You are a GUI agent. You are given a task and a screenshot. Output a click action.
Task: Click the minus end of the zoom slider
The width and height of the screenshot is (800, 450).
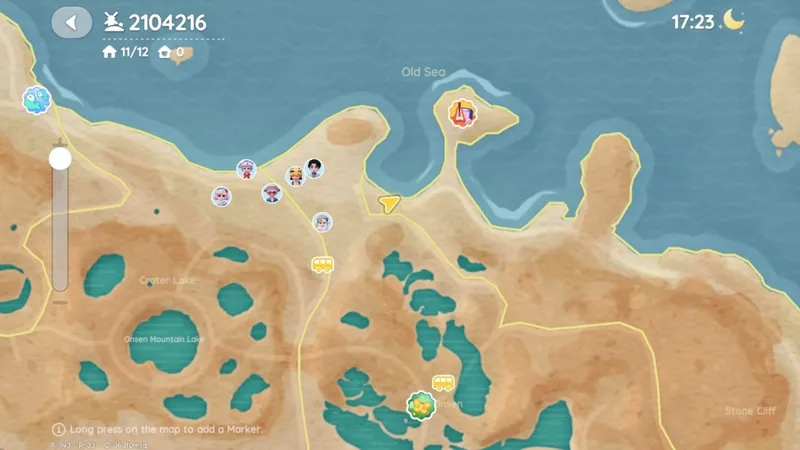click(x=60, y=302)
